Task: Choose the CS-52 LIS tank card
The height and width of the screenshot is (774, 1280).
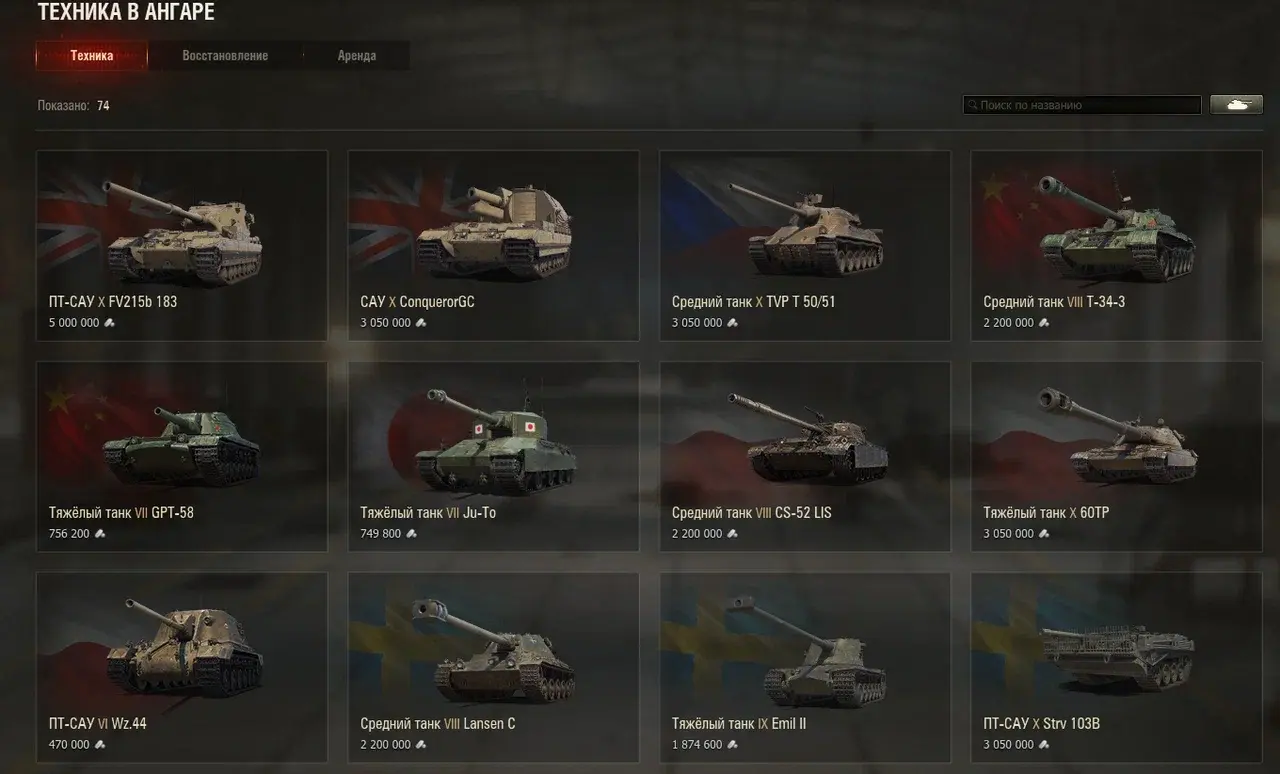Action: tap(805, 456)
